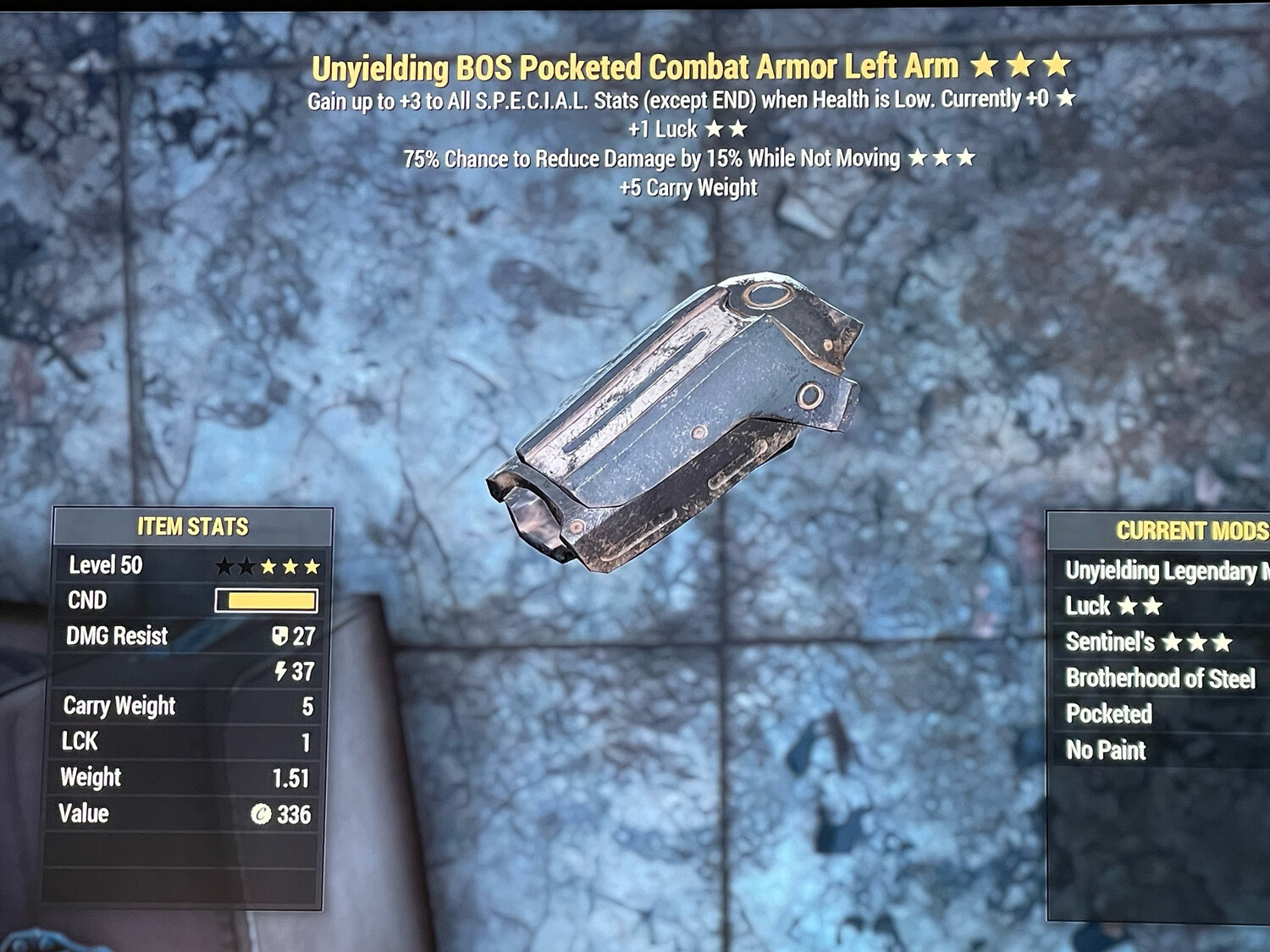1270x952 pixels.
Task: Select the Sentinel's three-star mod row
Action: 1148,642
